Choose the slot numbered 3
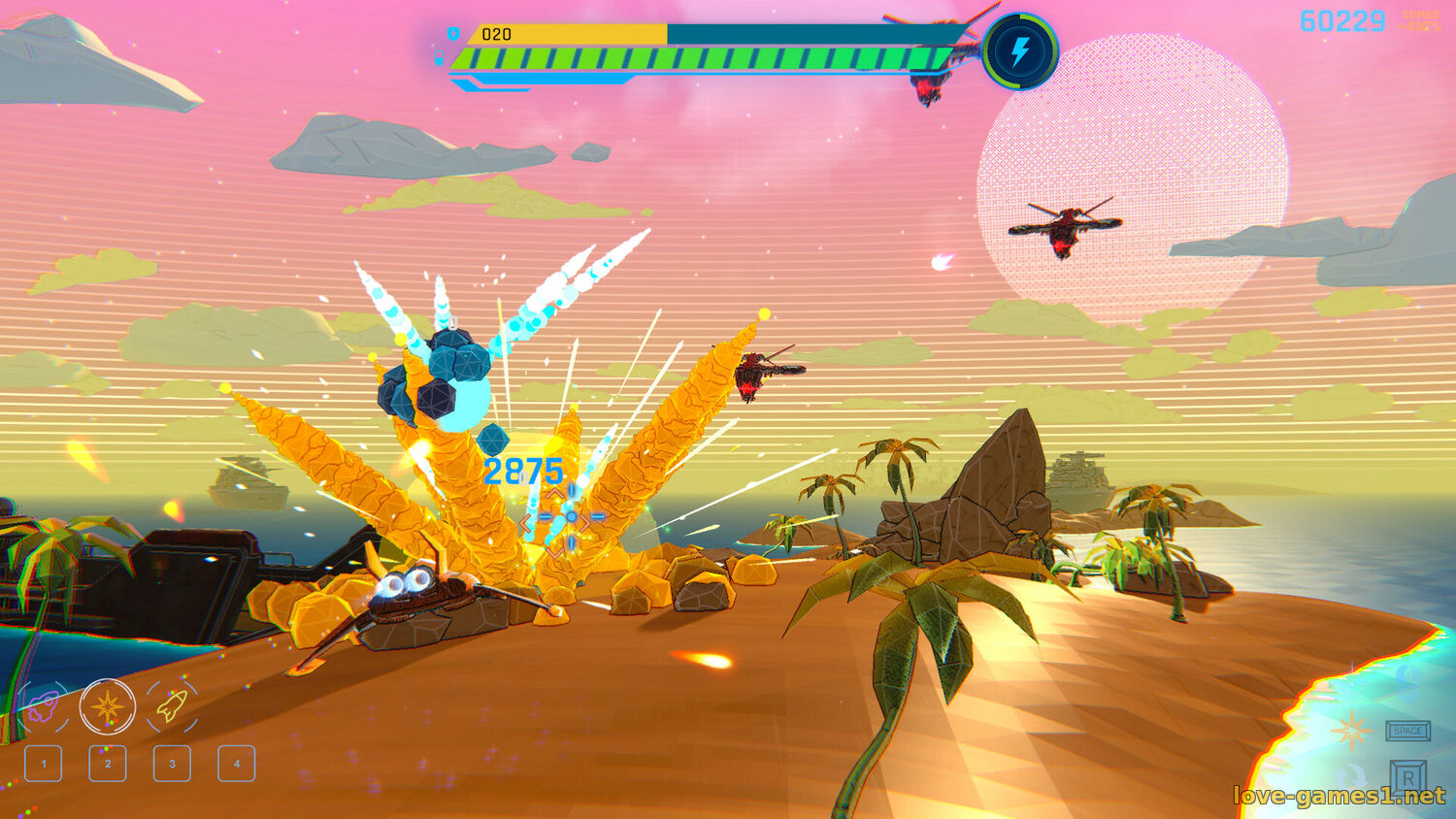 point(172,764)
